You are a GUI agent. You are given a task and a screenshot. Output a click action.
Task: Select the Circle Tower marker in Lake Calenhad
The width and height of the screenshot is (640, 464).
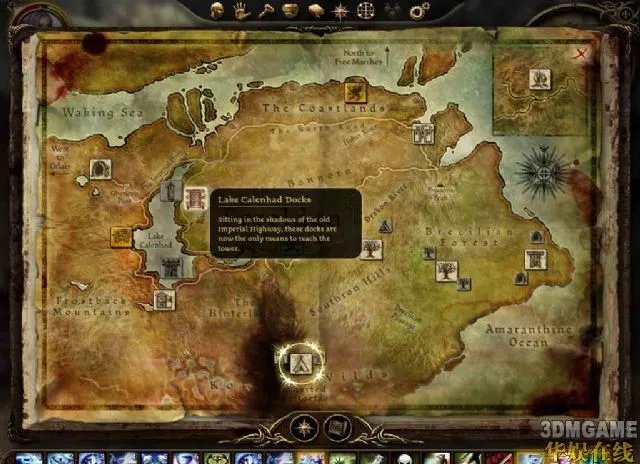(171, 265)
